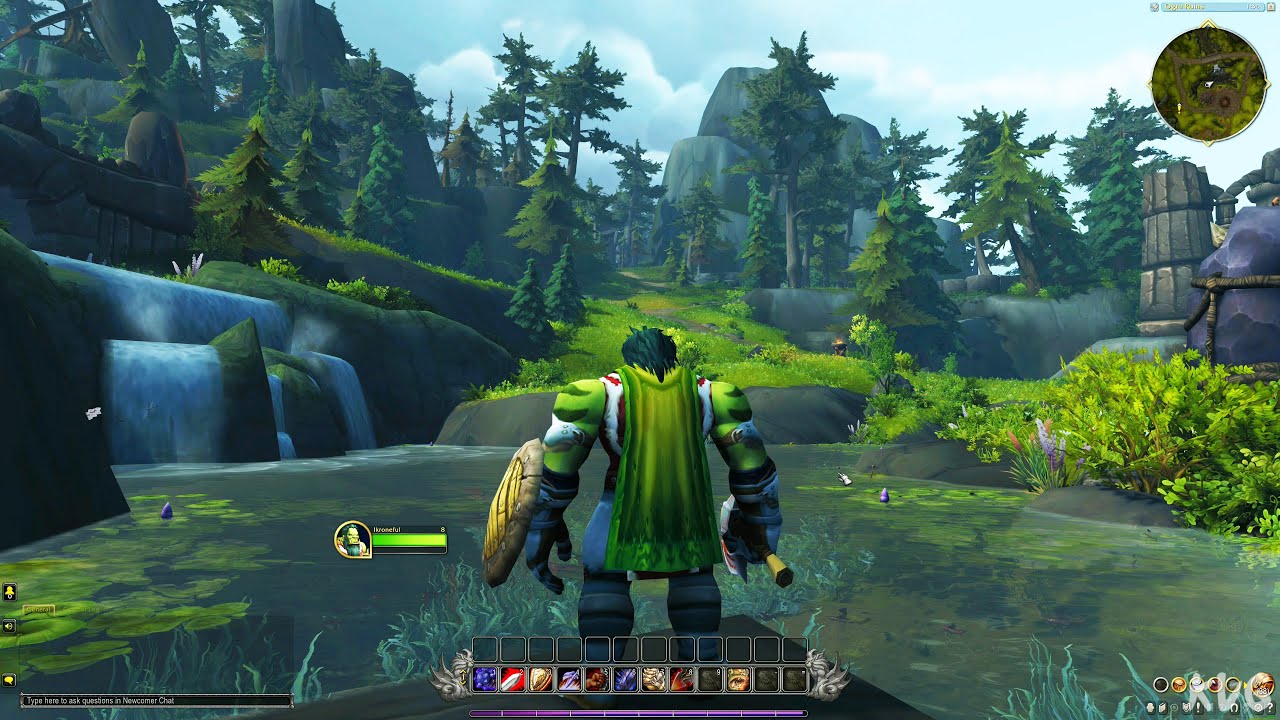1280x720 pixels.
Task: Open the Collections panel
Action: 1235,707
